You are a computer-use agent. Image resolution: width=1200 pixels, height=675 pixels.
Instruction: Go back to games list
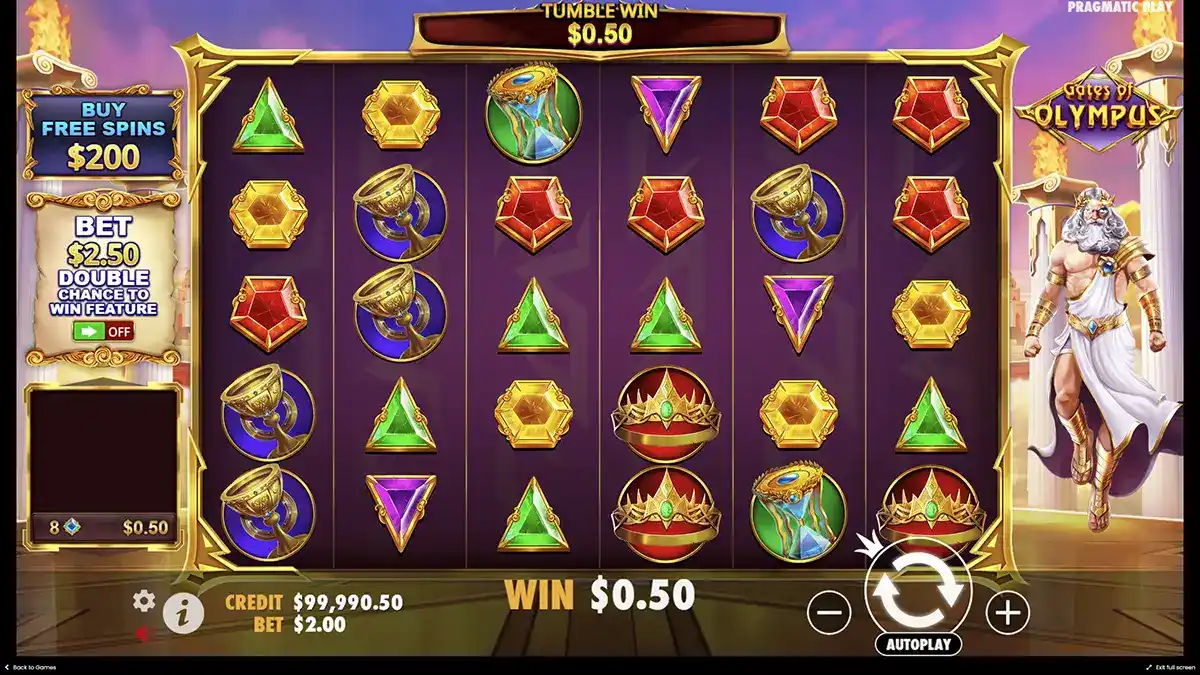coord(32,667)
